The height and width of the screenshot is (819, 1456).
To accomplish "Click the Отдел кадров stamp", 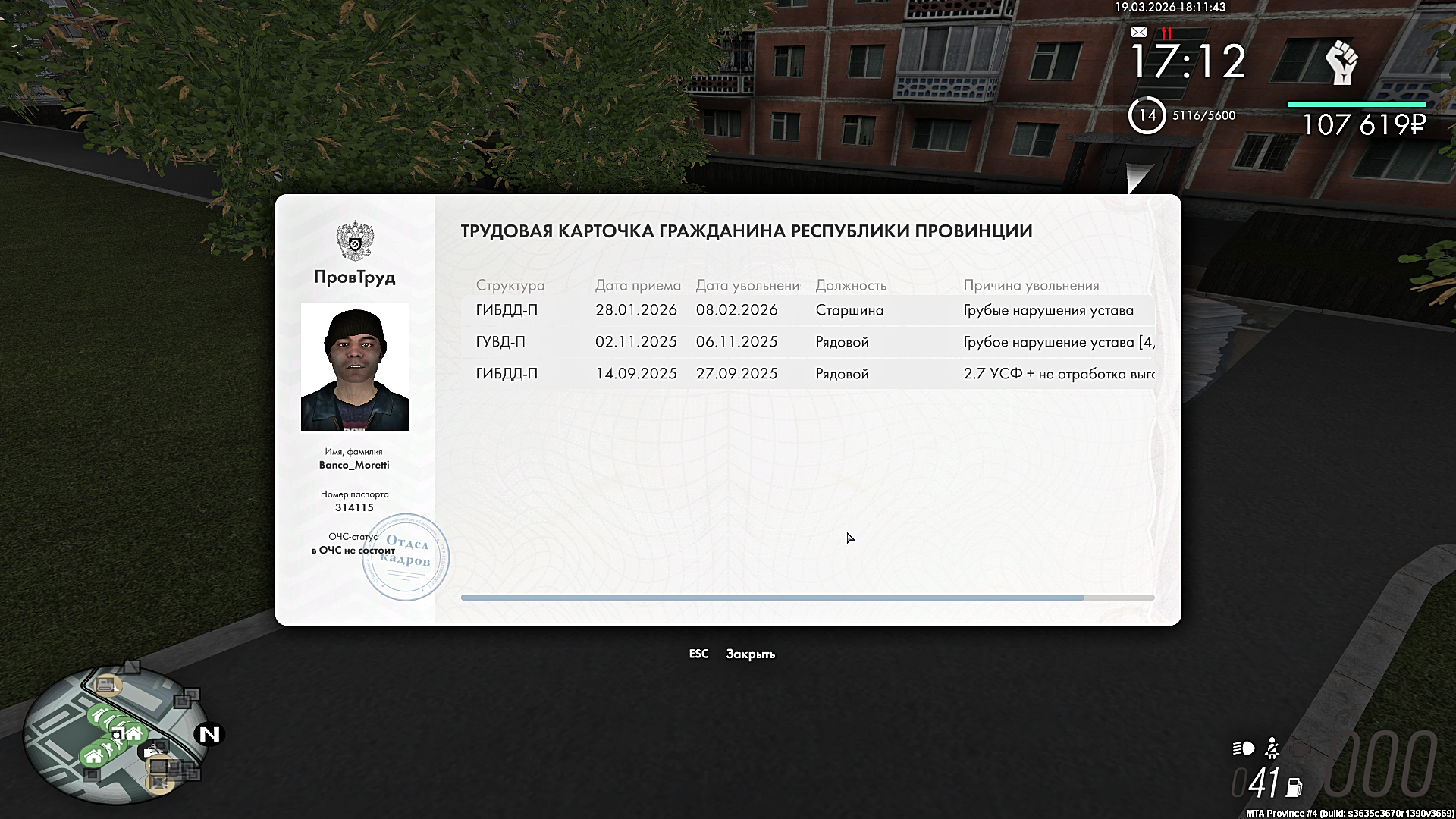I will pos(406,557).
